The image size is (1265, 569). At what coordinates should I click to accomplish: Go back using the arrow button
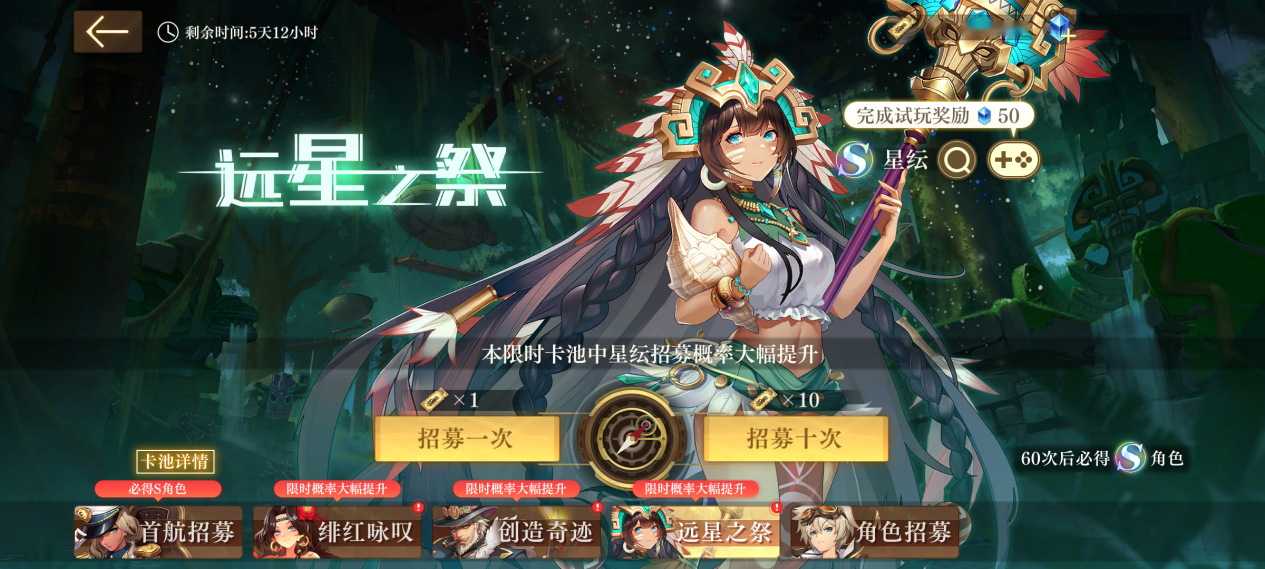tap(108, 32)
